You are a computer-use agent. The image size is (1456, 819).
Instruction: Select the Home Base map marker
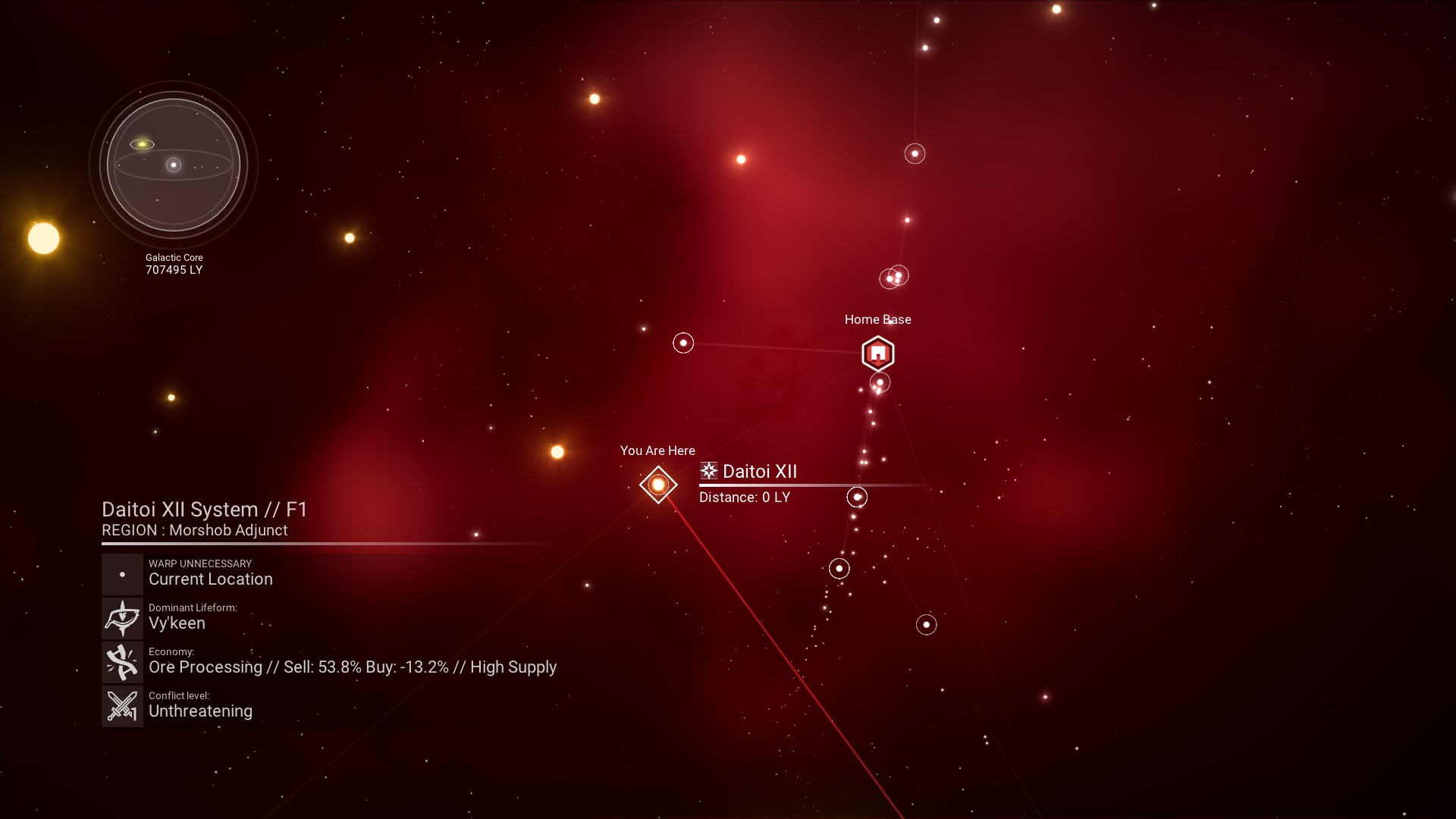click(877, 353)
